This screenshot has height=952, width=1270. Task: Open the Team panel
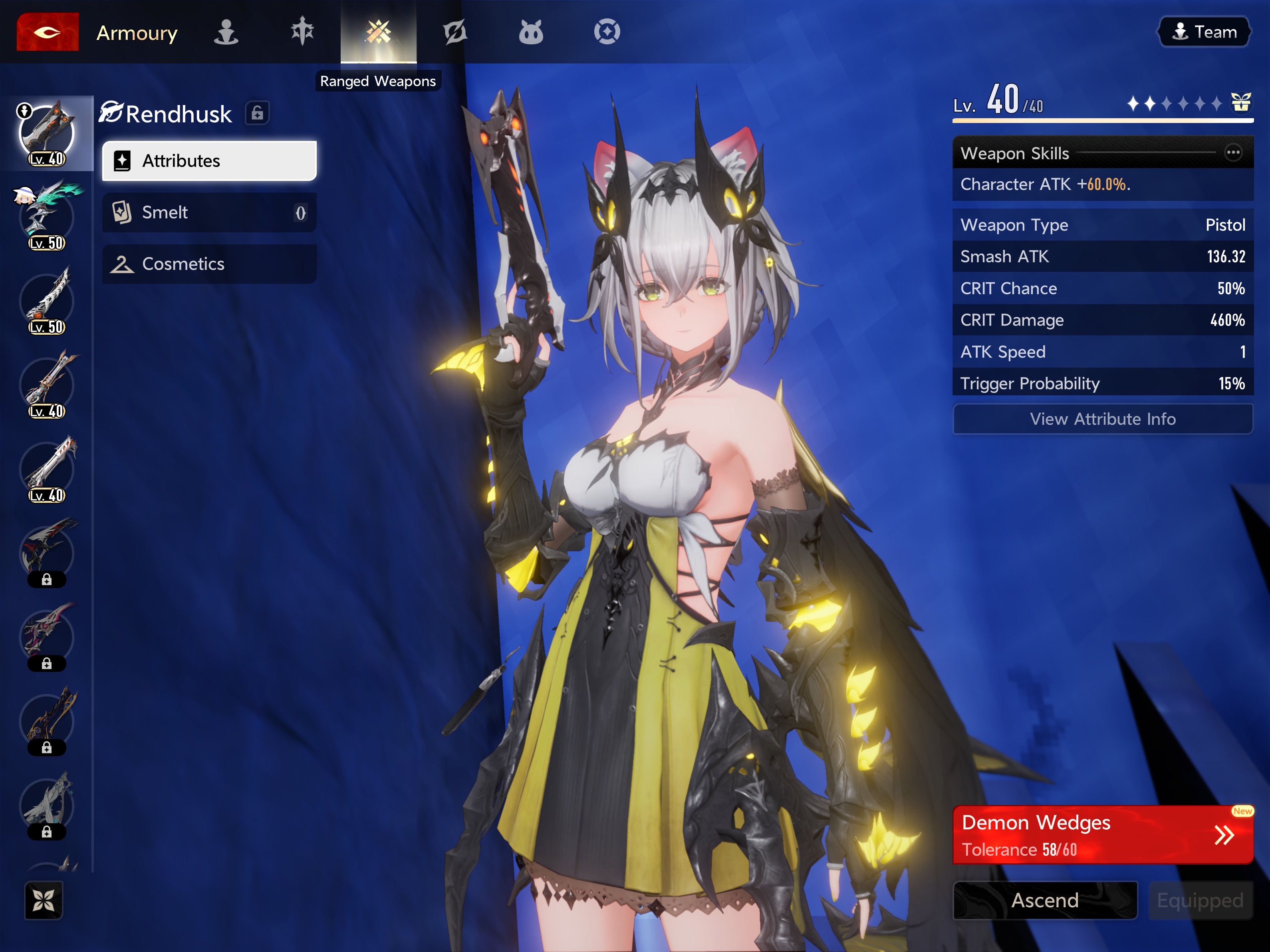pos(1204,32)
